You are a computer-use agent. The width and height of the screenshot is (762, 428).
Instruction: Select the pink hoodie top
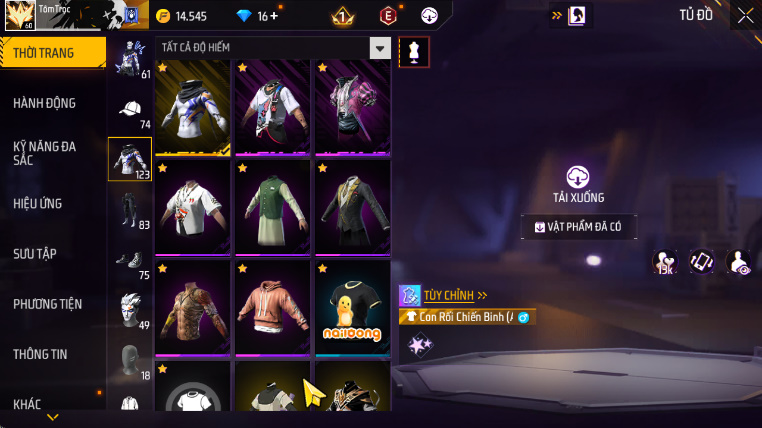click(273, 308)
